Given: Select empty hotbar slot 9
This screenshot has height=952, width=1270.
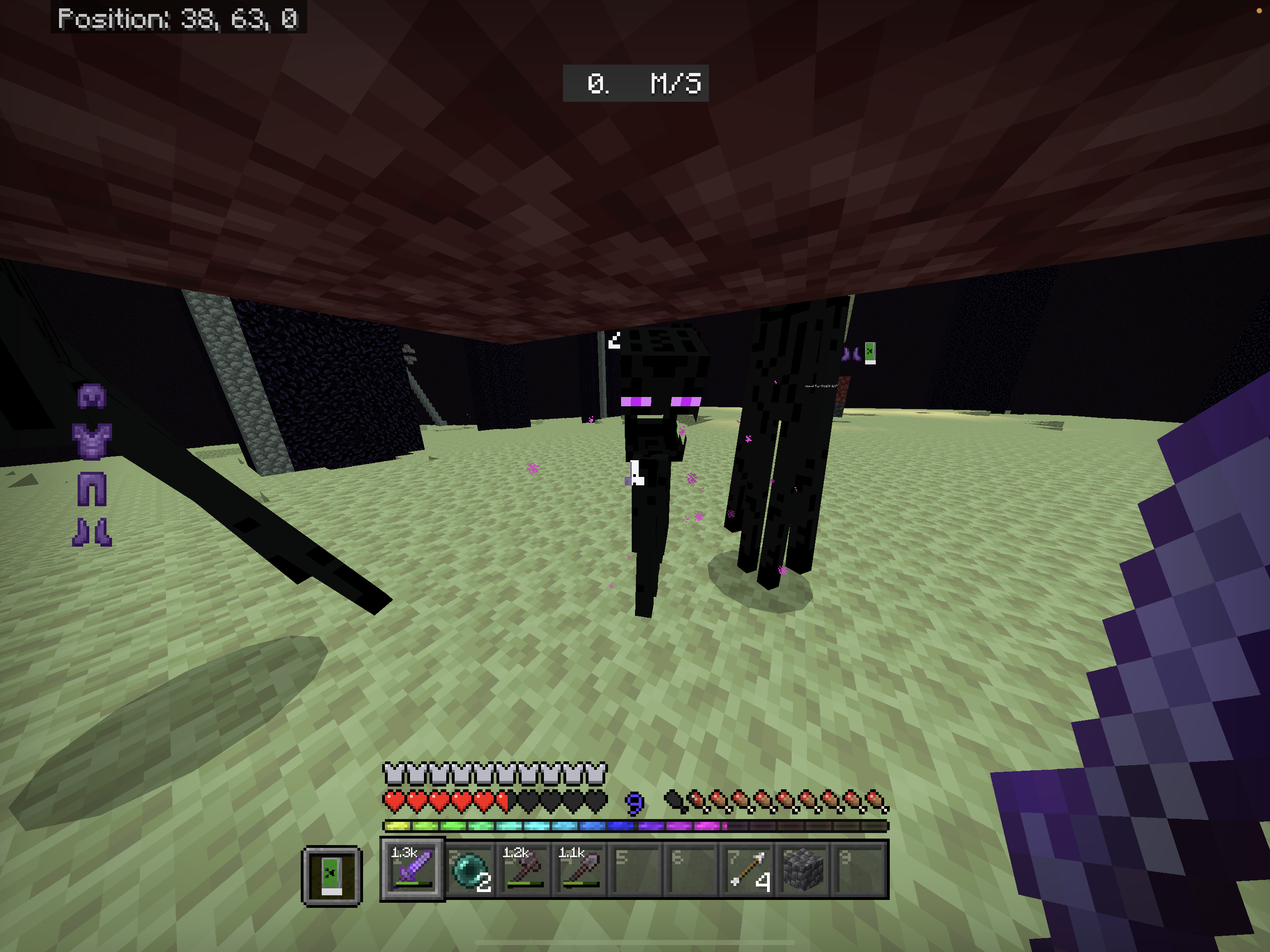Looking at the screenshot, I should click(x=860, y=869).
